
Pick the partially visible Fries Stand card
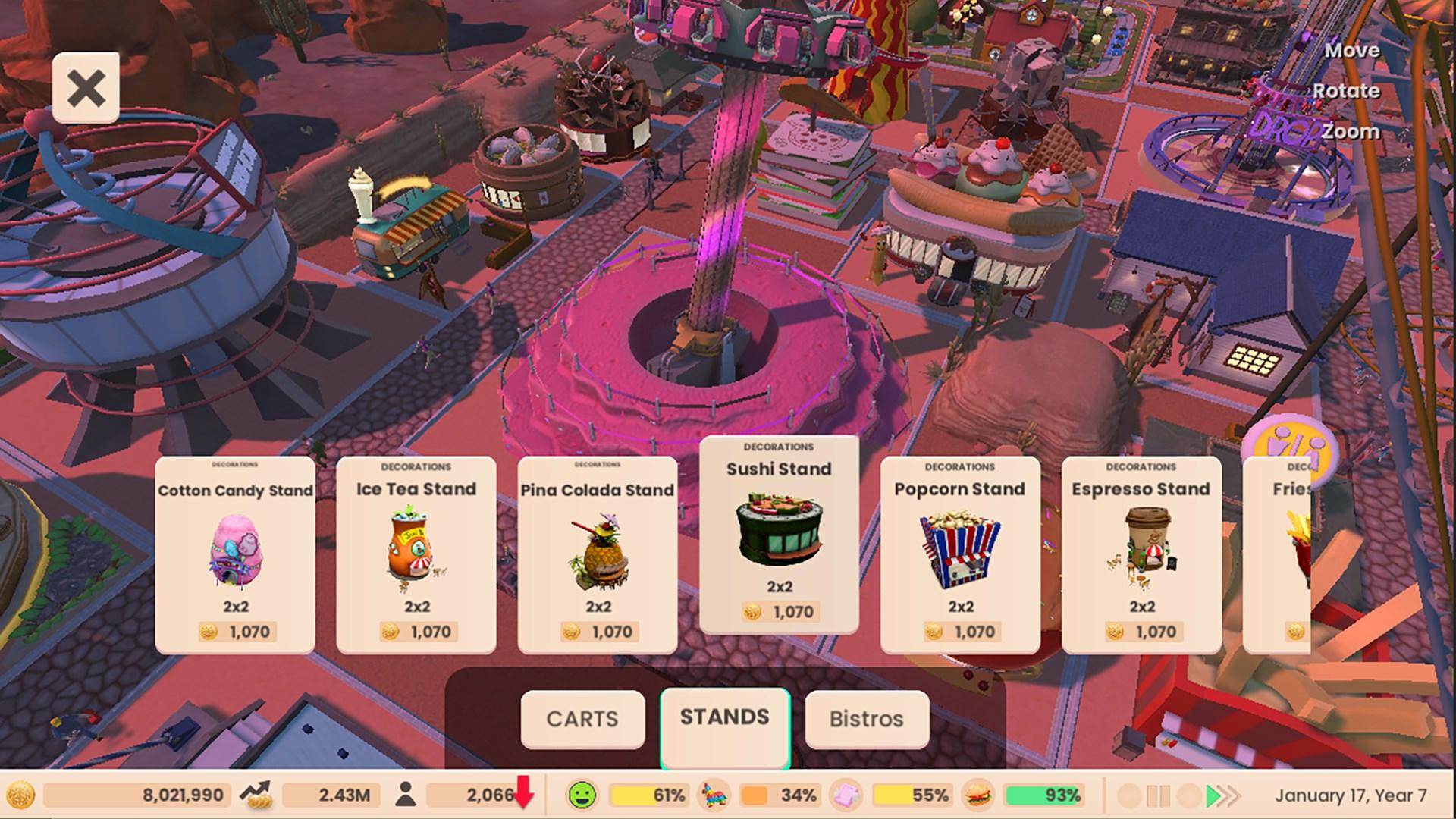pyautogui.click(x=1282, y=554)
